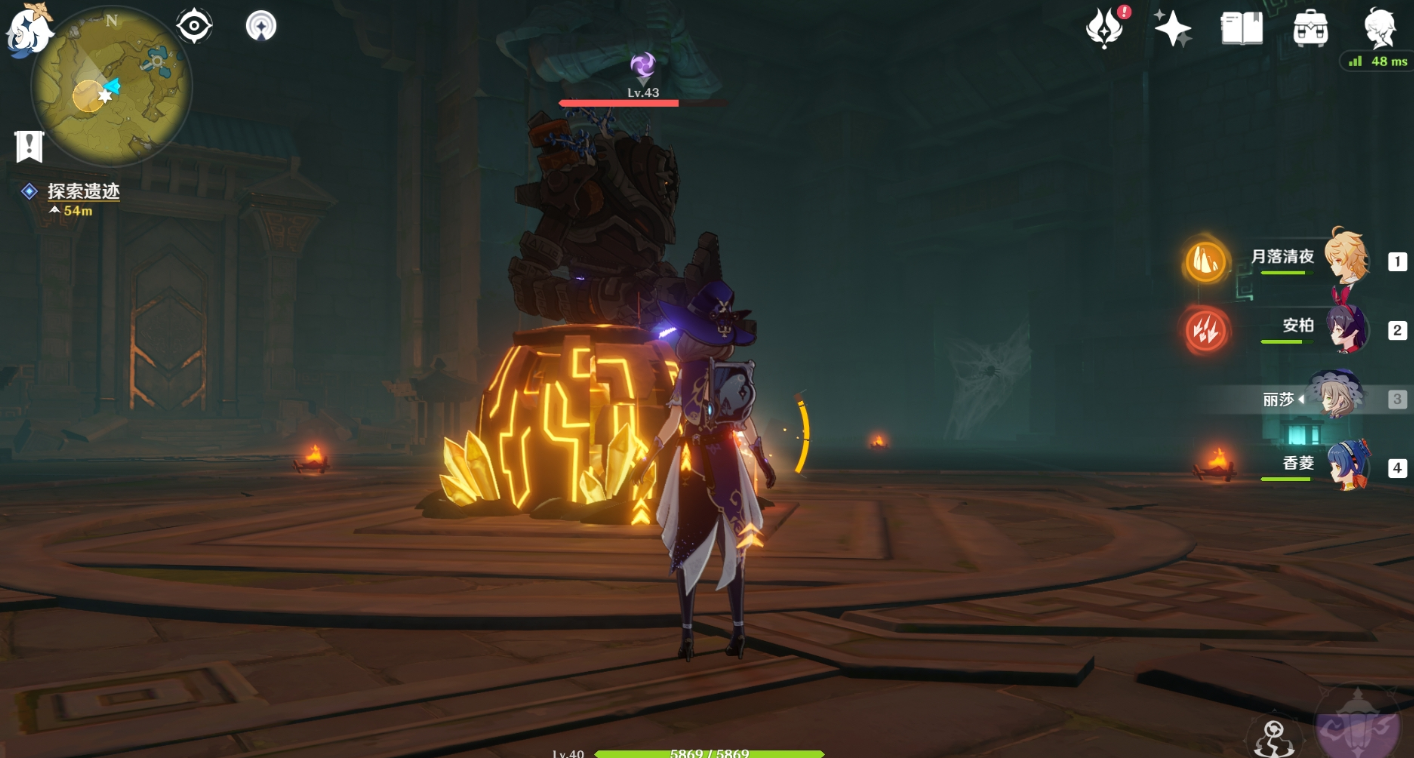Open the character screen icon

click(x=1380, y=28)
